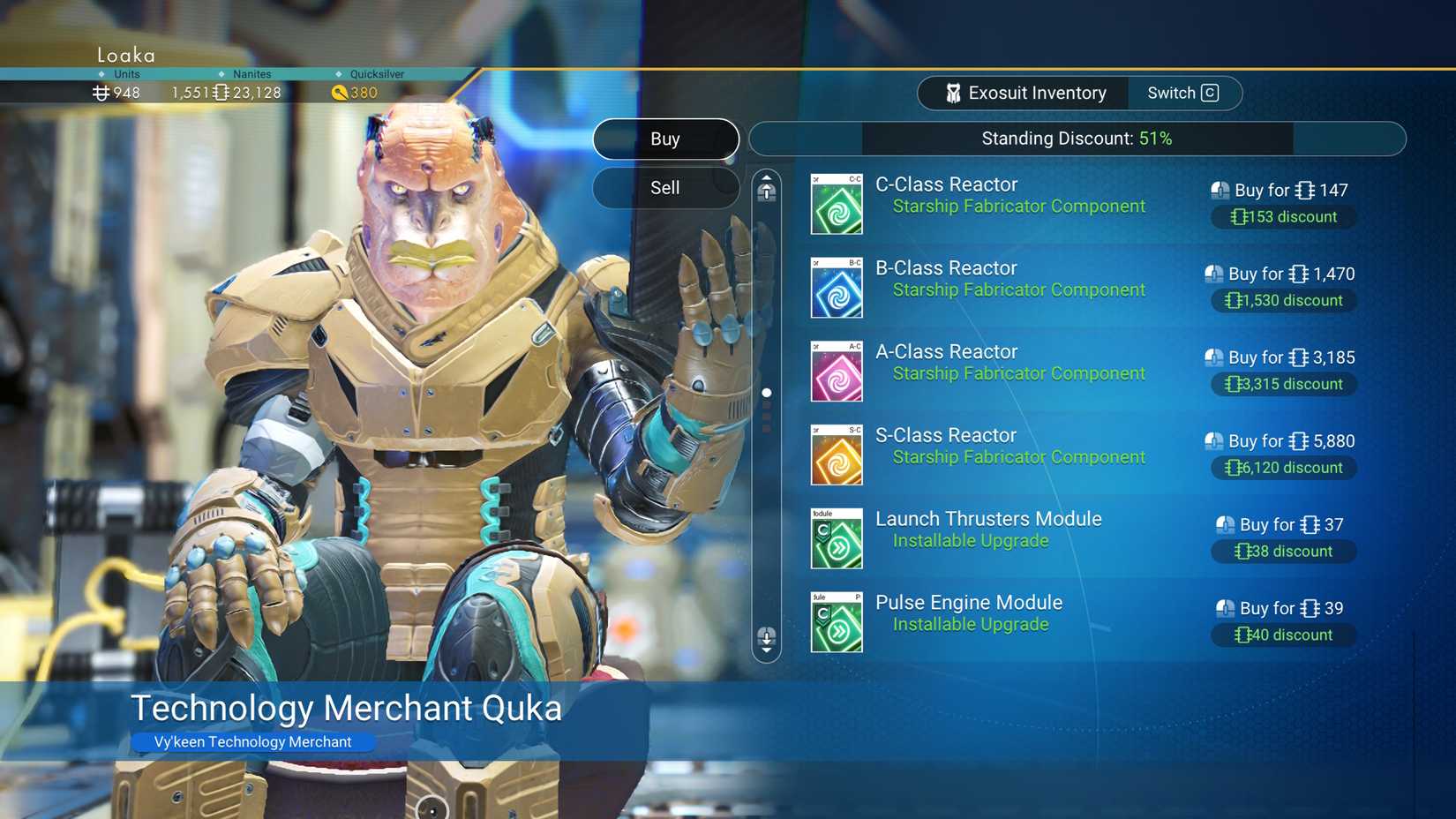Image resolution: width=1456 pixels, height=819 pixels.
Task: Select the S-Class Reactor icon
Action: (x=836, y=454)
